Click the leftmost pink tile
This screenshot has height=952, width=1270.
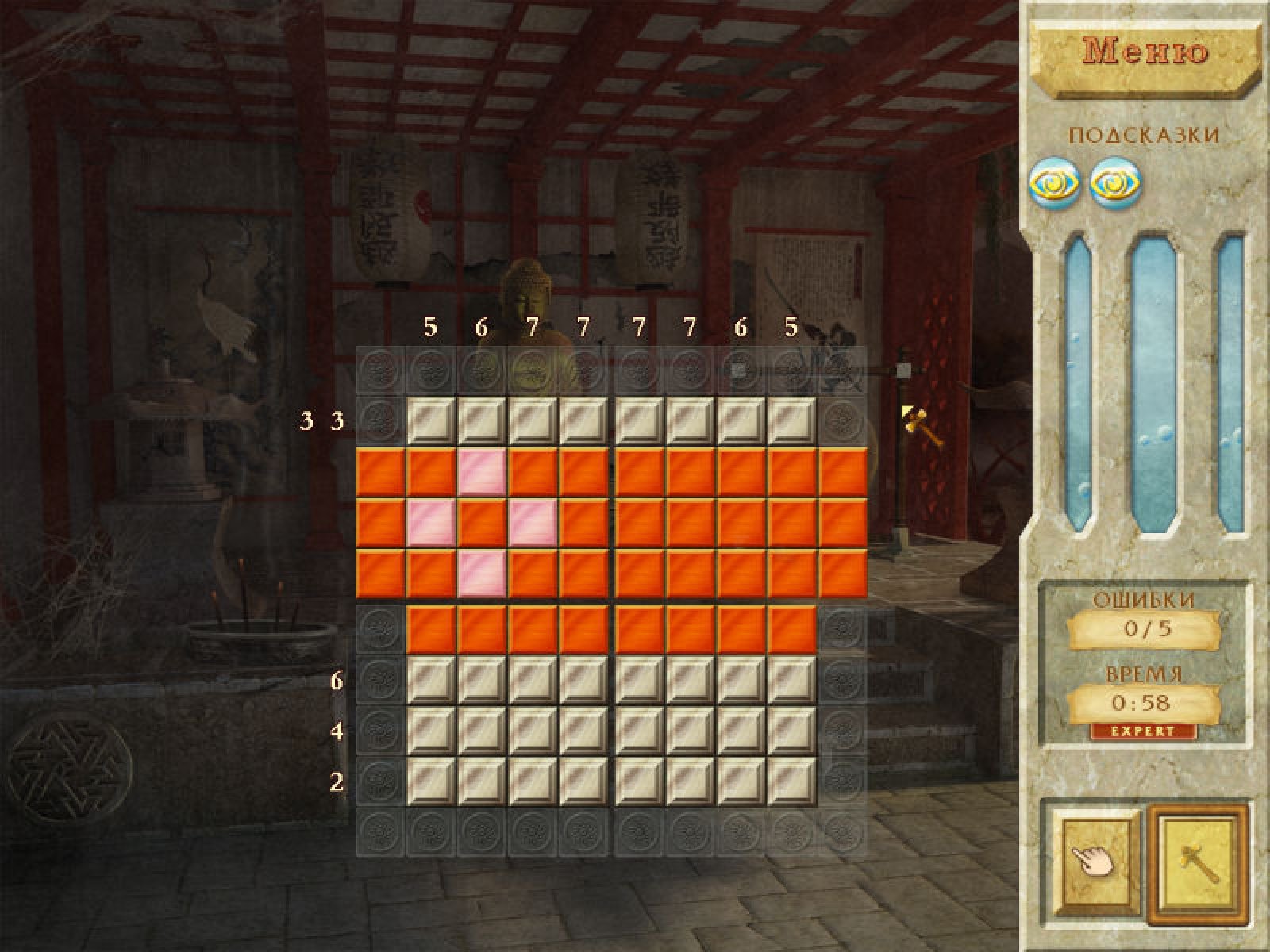coord(431,523)
